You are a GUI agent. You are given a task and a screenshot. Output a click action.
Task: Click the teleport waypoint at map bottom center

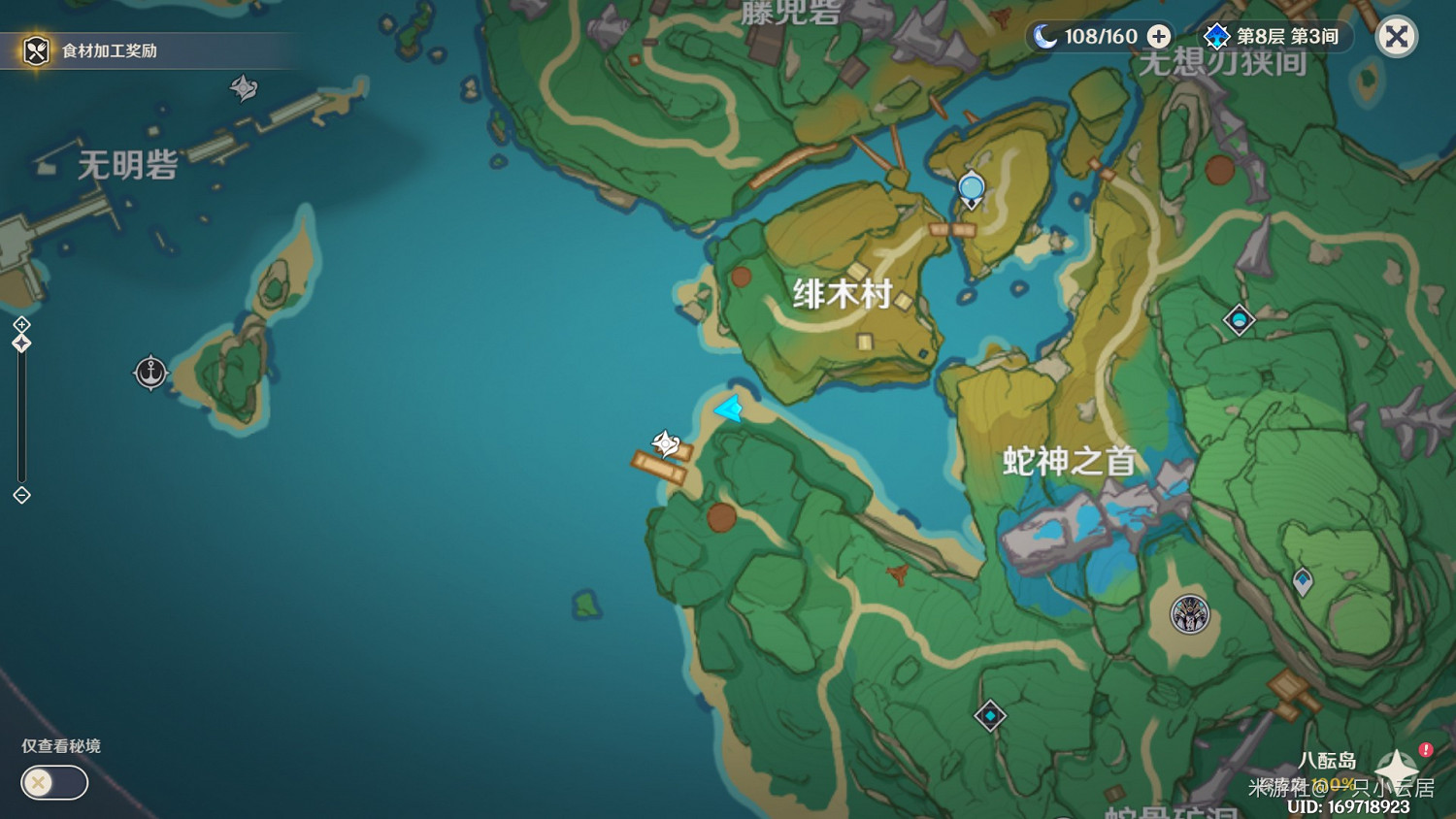pyautogui.click(x=990, y=716)
